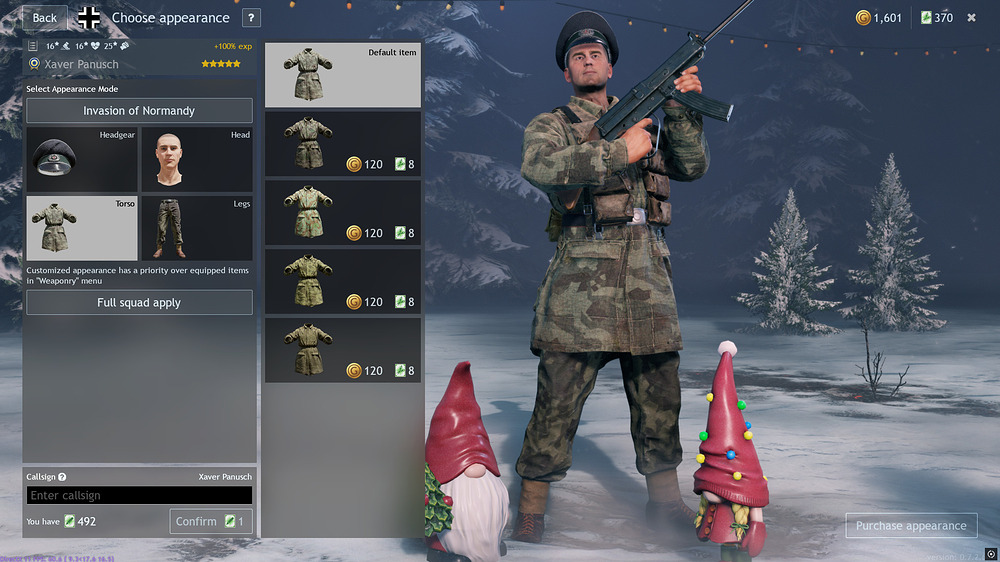Select the Torso slot
1000x562 pixels.
pyautogui.click(x=83, y=228)
